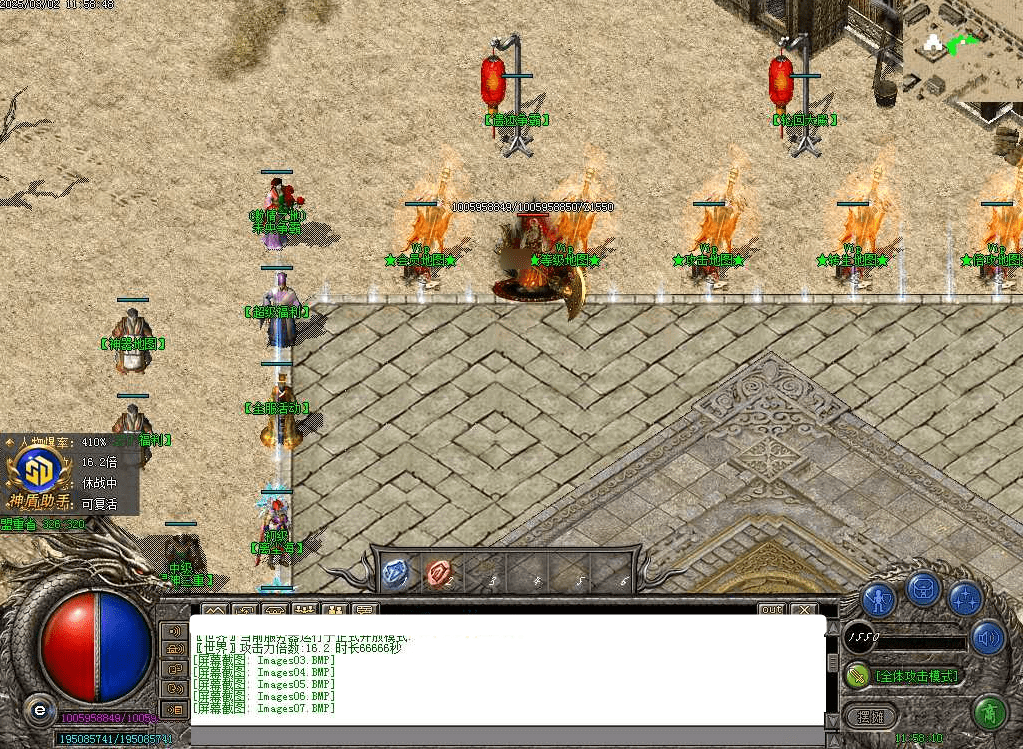Screen dimensions: 1023x749
Task: Use the blue rune in hotbar
Action: (395, 572)
